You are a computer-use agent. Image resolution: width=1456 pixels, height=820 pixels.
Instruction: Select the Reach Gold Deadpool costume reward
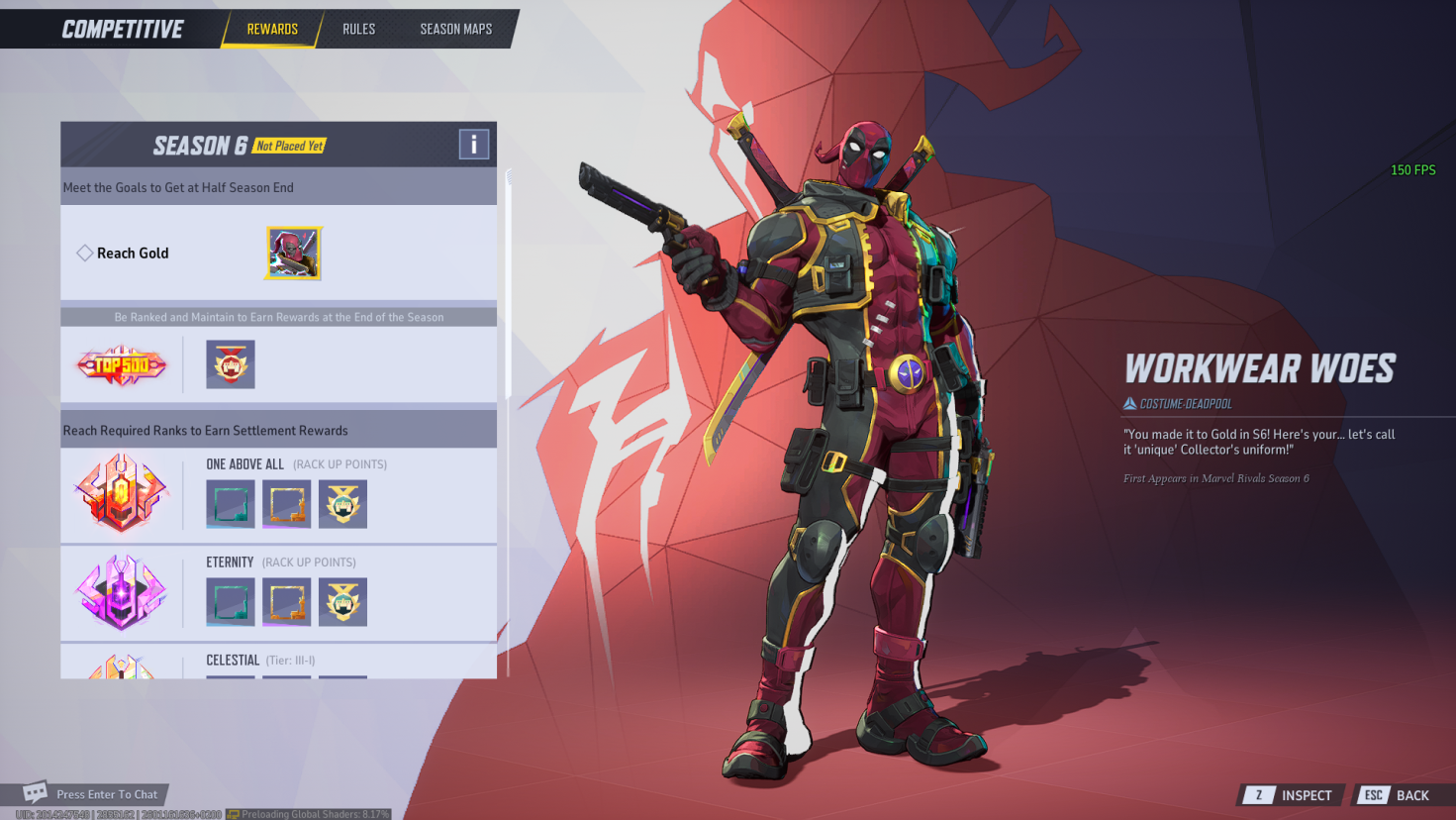[x=293, y=254]
